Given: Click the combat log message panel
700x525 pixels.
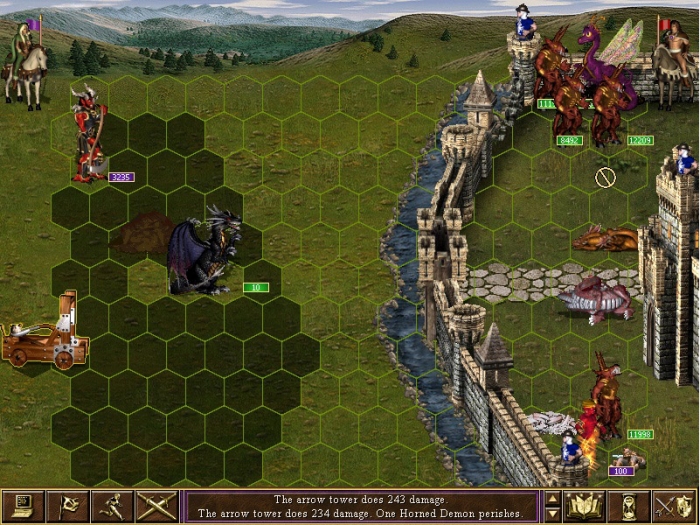Looking at the screenshot, I should (x=362, y=506).
